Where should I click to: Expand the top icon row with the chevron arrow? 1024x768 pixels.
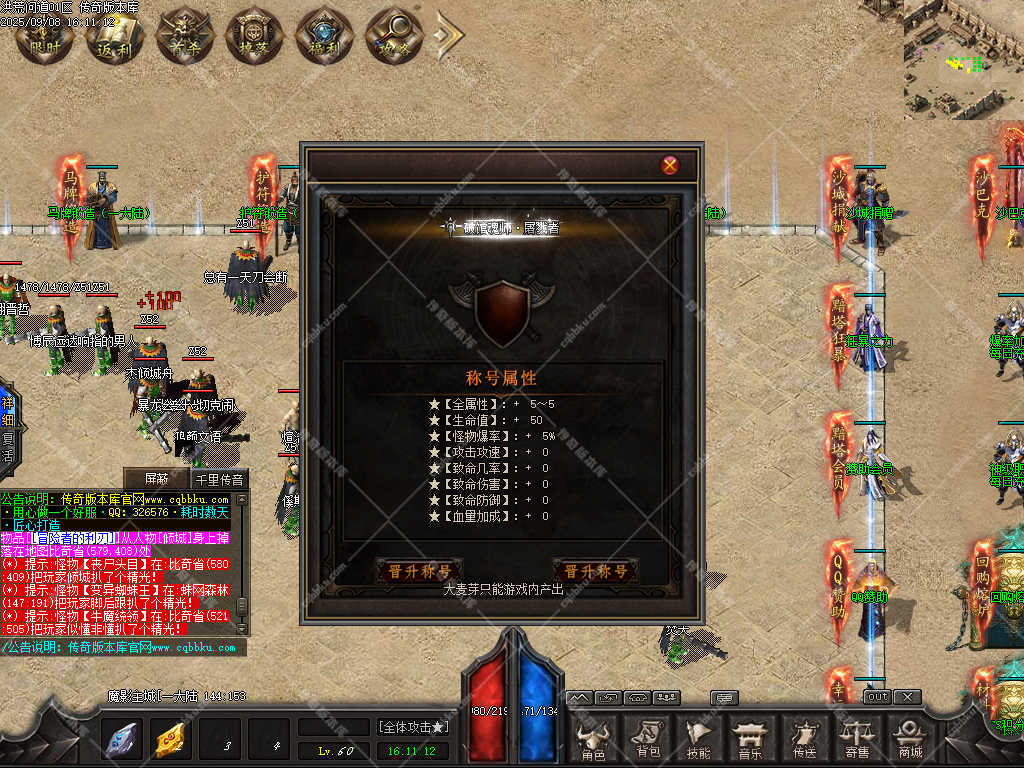click(449, 35)
